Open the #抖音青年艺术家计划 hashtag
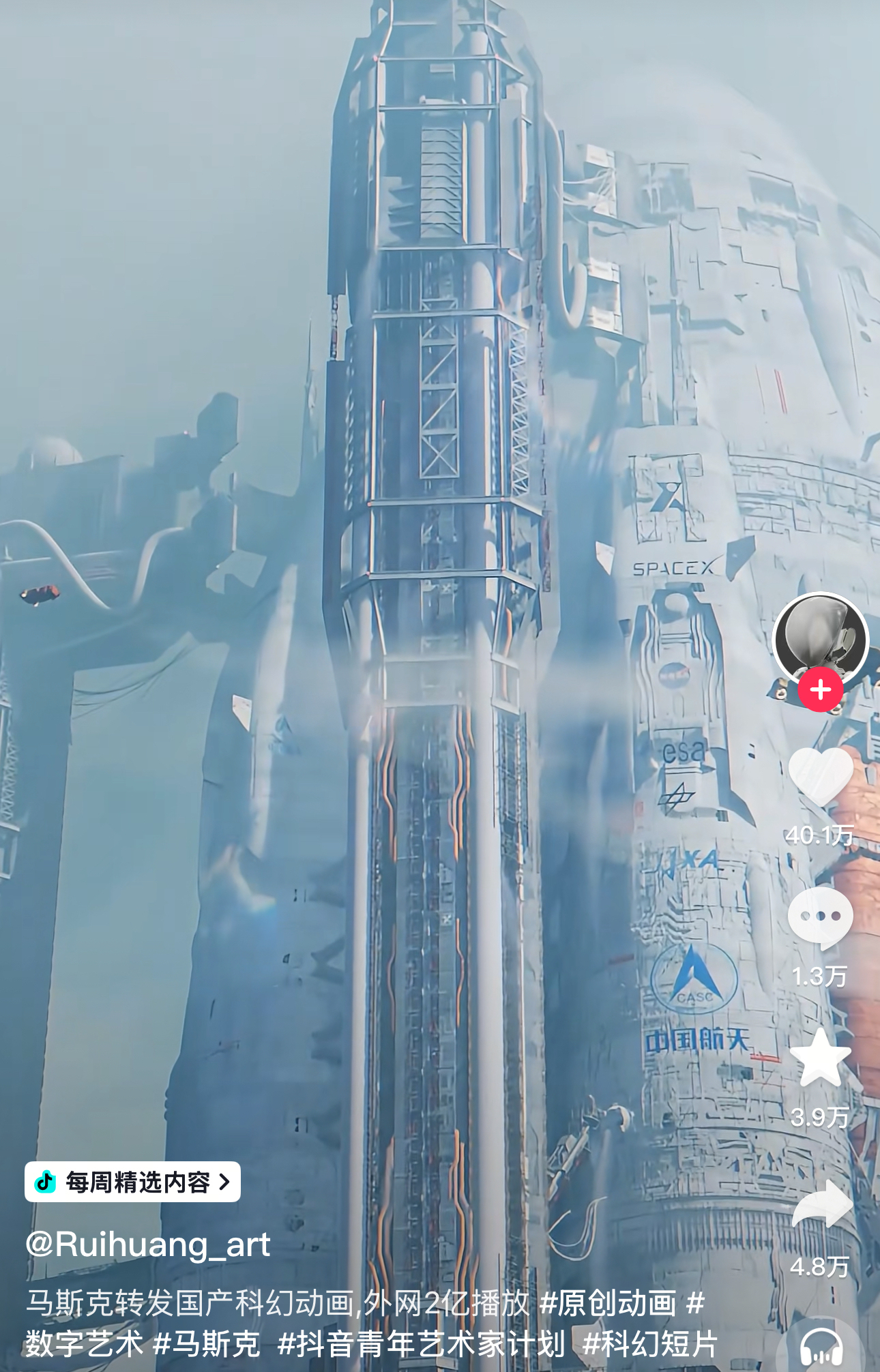The height and width of the screenshot is (1372, 880). pyautogui.click(x=422, y=1344)
